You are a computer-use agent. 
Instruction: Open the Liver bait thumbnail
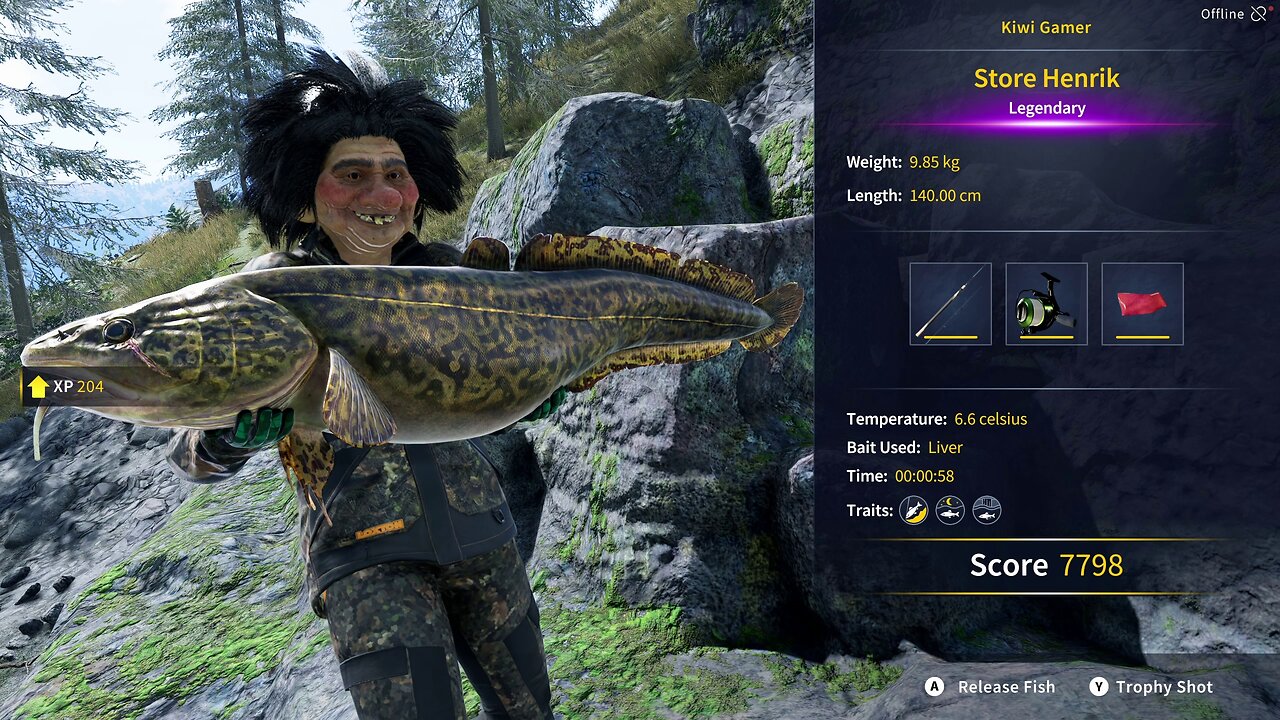1144,303
